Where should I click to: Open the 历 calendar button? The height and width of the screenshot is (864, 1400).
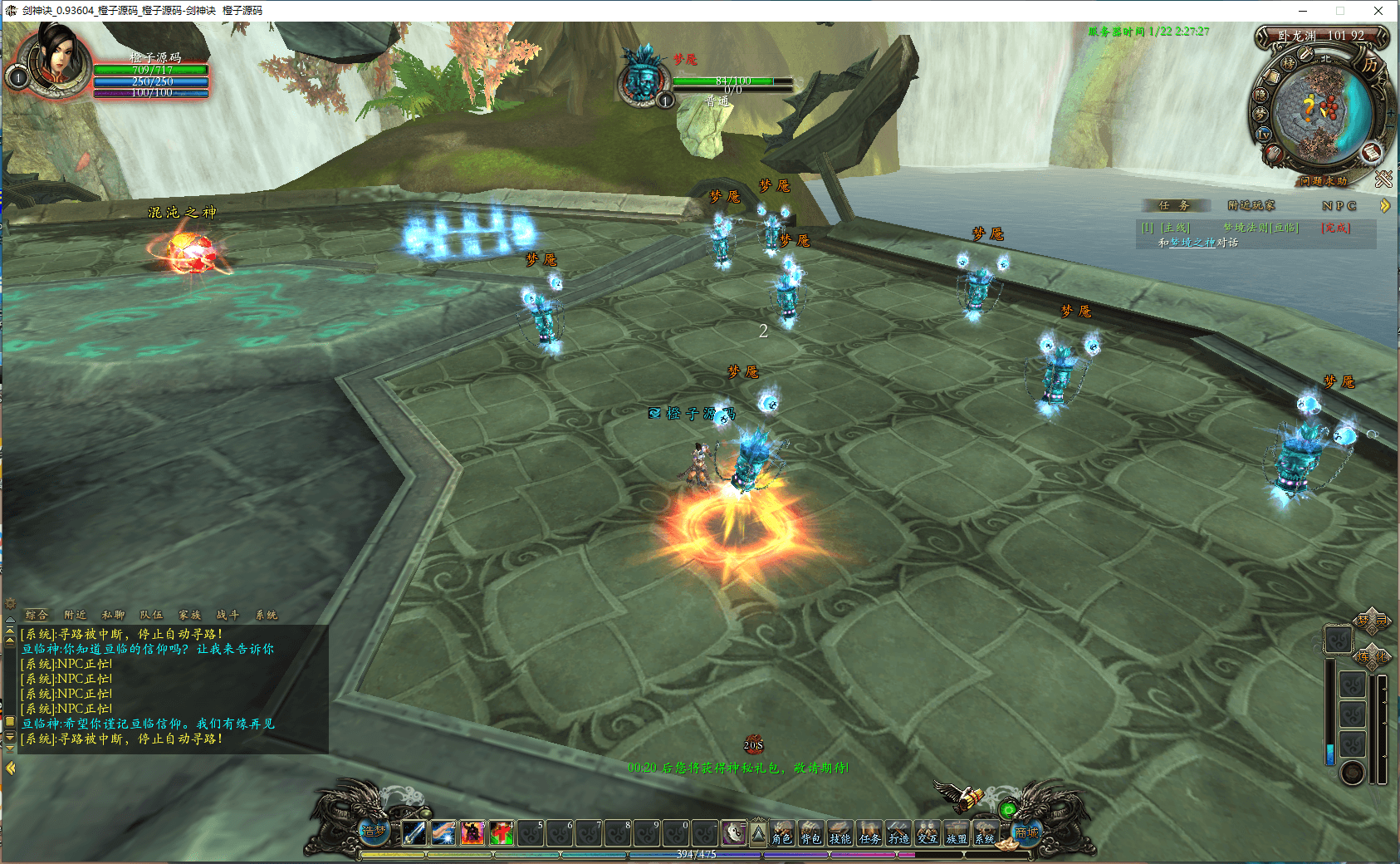tap(1370, 64)
